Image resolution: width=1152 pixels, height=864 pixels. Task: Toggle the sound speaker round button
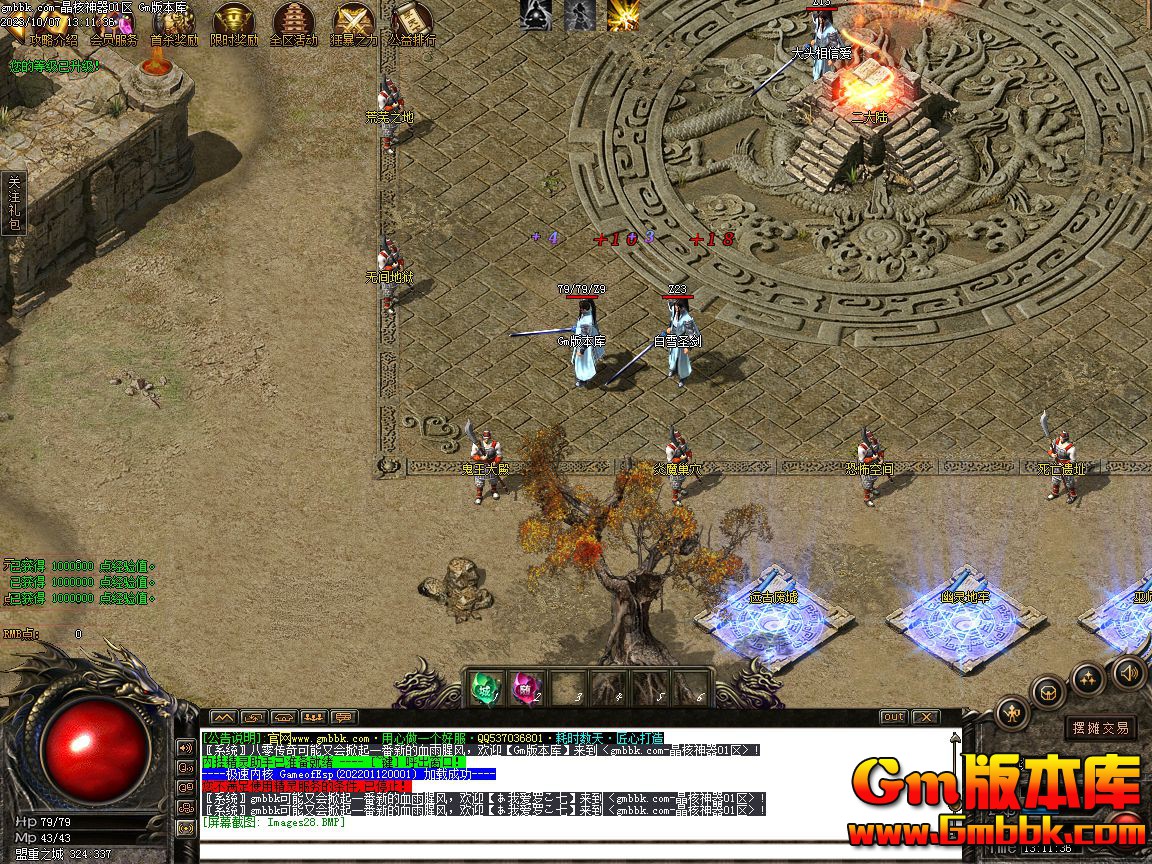pyautogui.click(x=1129, y=671)
